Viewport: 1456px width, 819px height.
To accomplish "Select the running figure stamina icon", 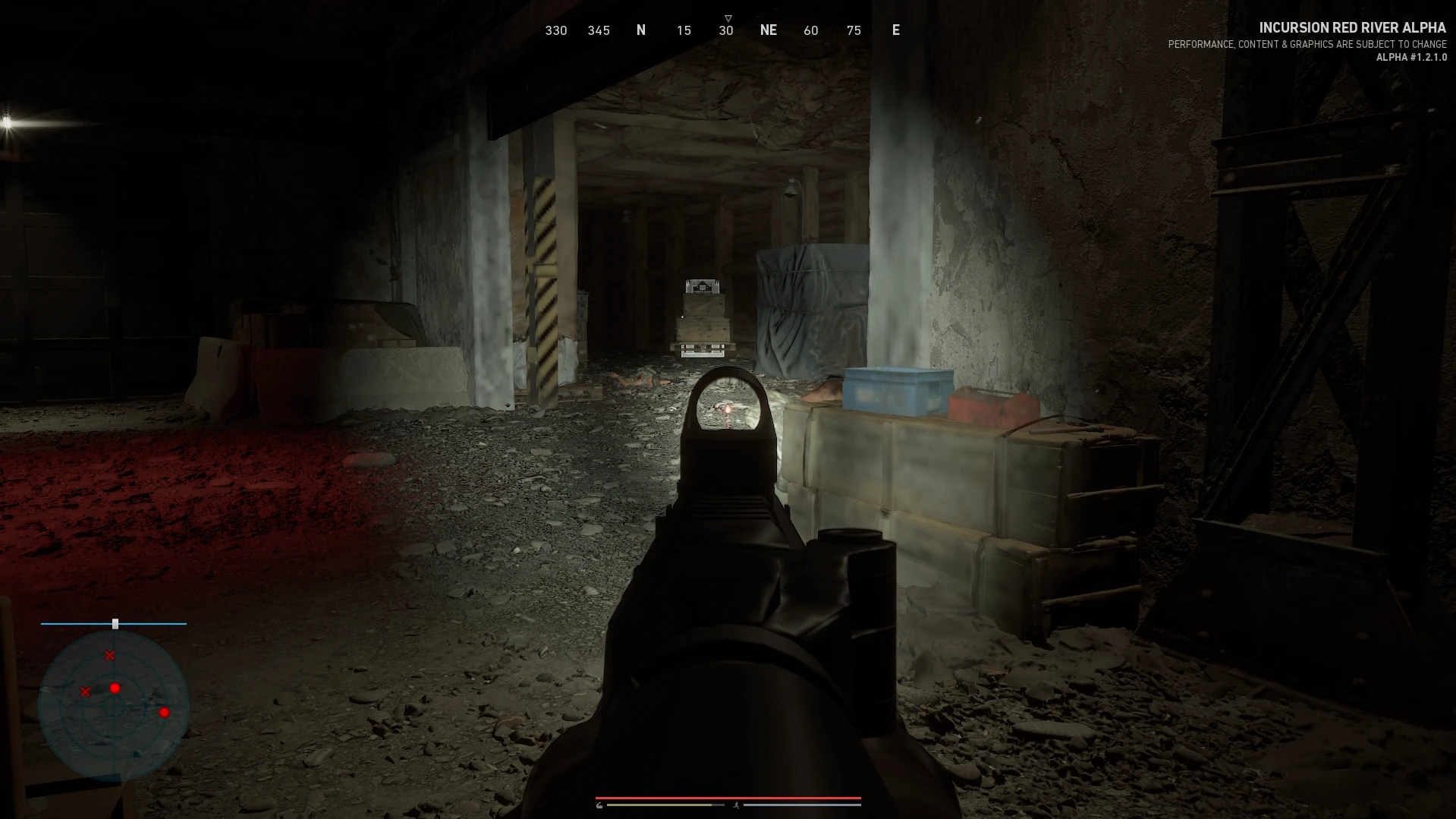I will (x=737, y=806).
